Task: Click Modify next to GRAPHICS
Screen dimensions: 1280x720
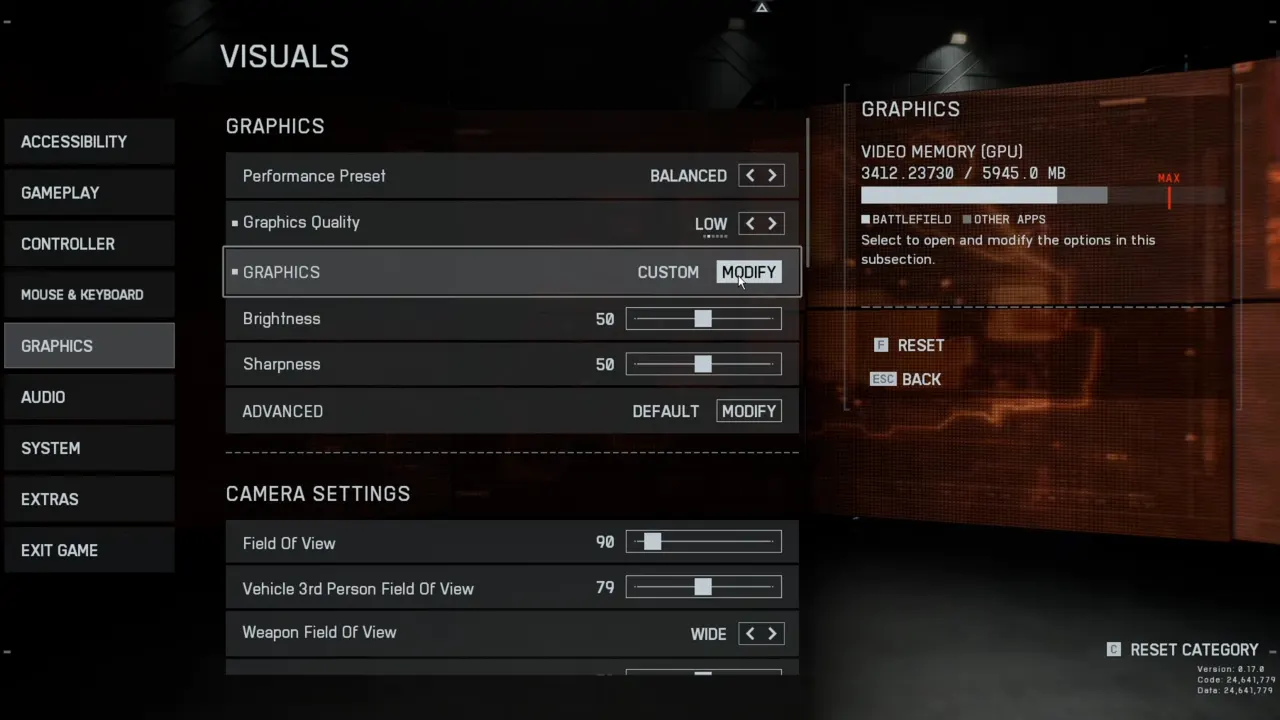Action: [748, 272]
